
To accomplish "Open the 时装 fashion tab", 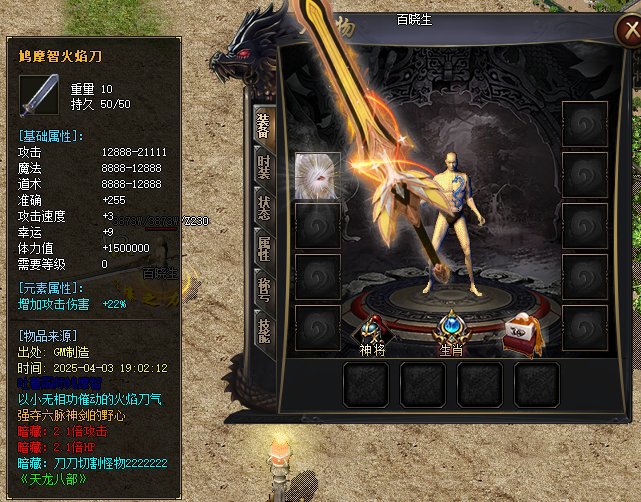I will (x=264, y=166).
